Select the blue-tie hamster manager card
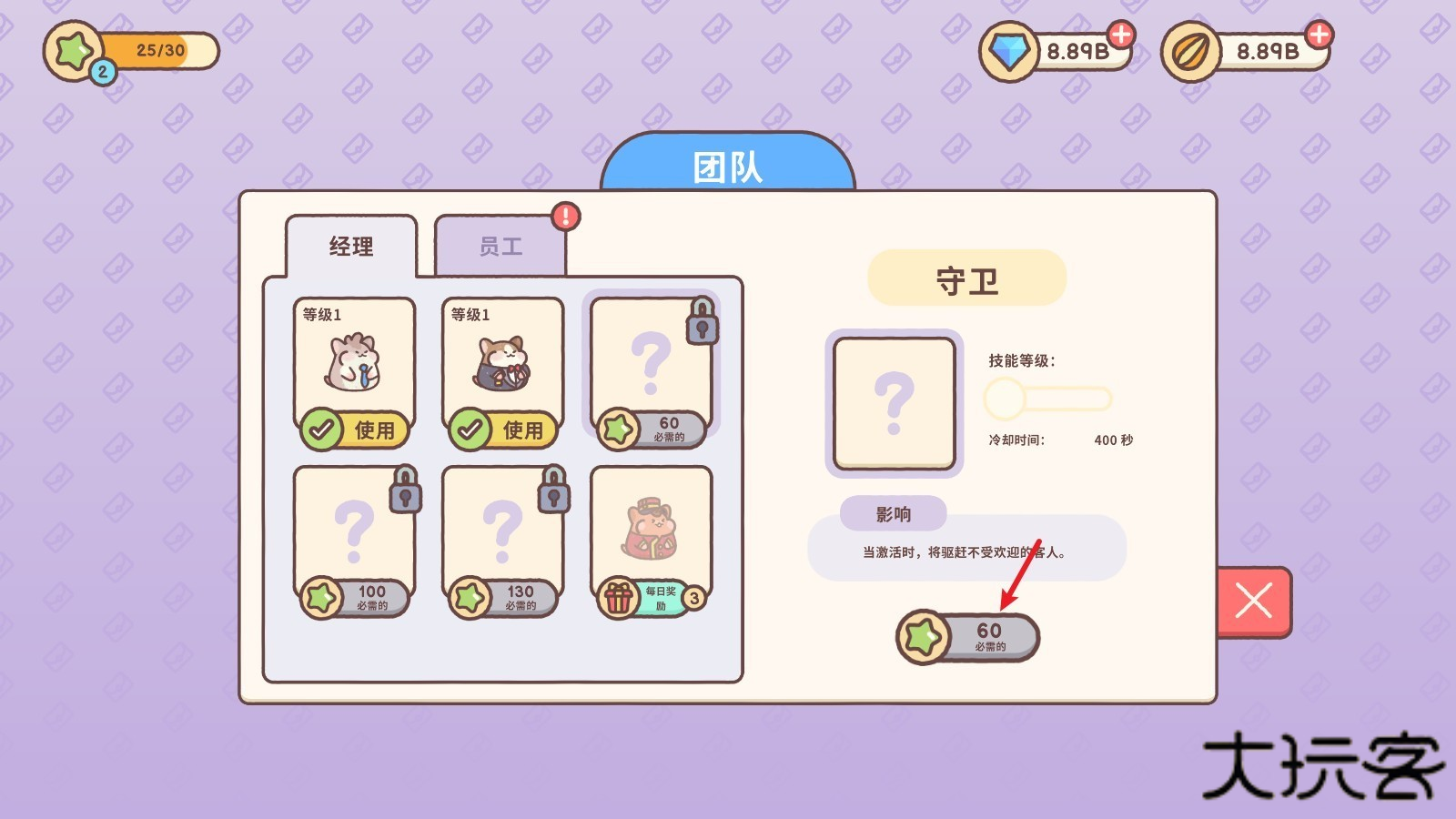This screenshot has width=1456, height=819. [x=355, y=364]
